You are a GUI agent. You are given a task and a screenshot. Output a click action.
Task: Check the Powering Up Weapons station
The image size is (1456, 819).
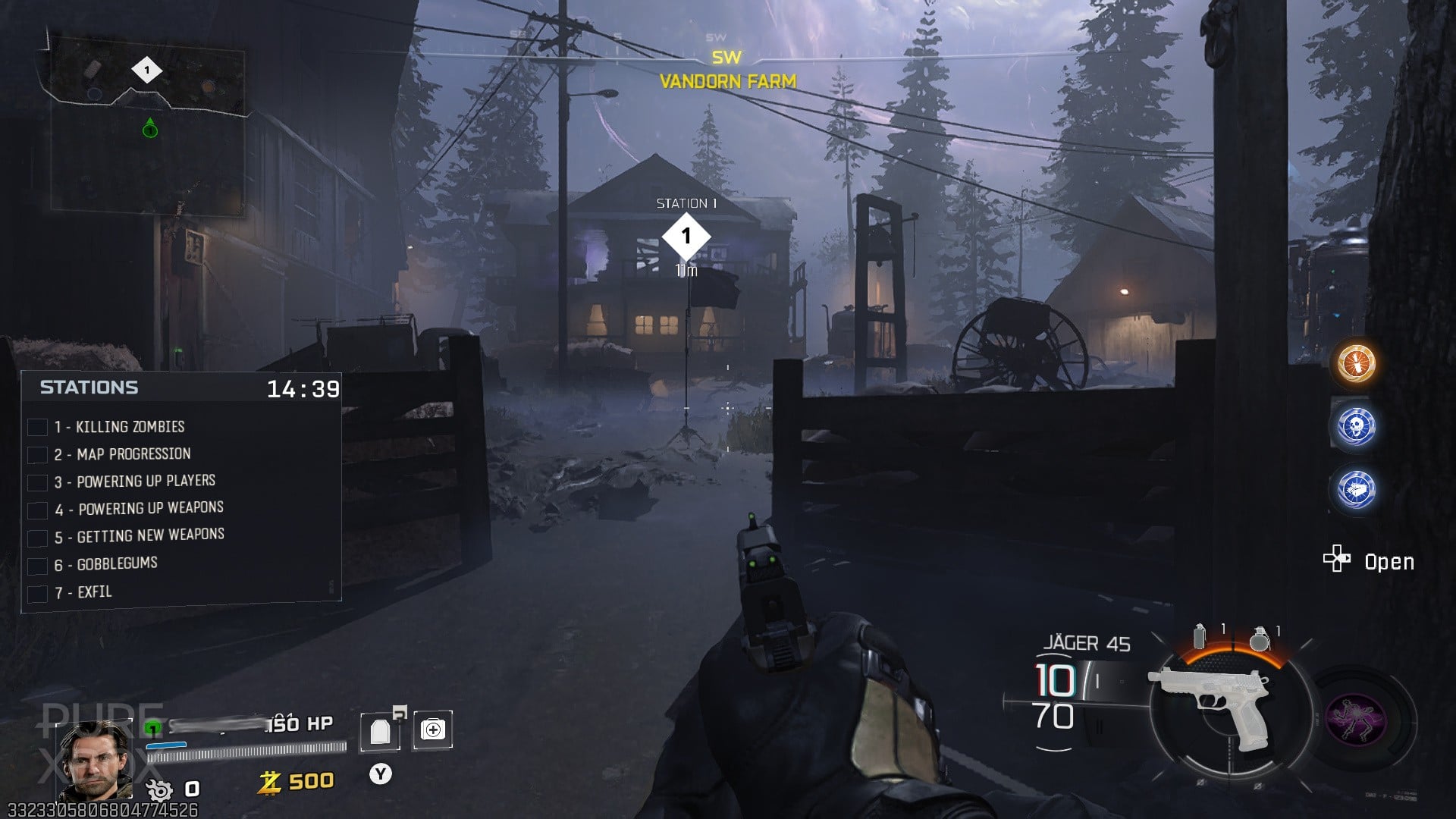[x=38, y=510]
